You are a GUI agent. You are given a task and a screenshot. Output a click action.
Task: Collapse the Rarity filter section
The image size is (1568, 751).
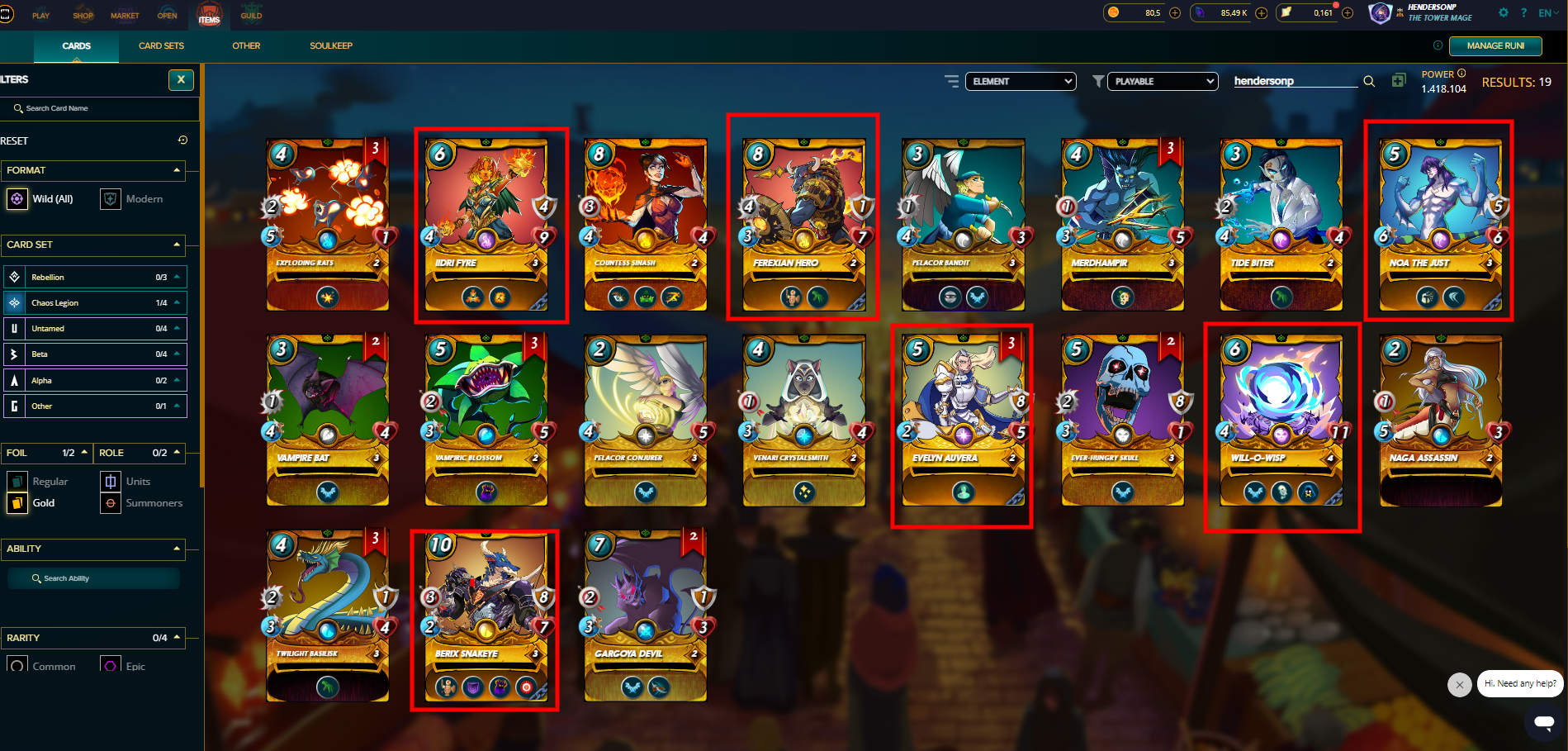point(177,638)
